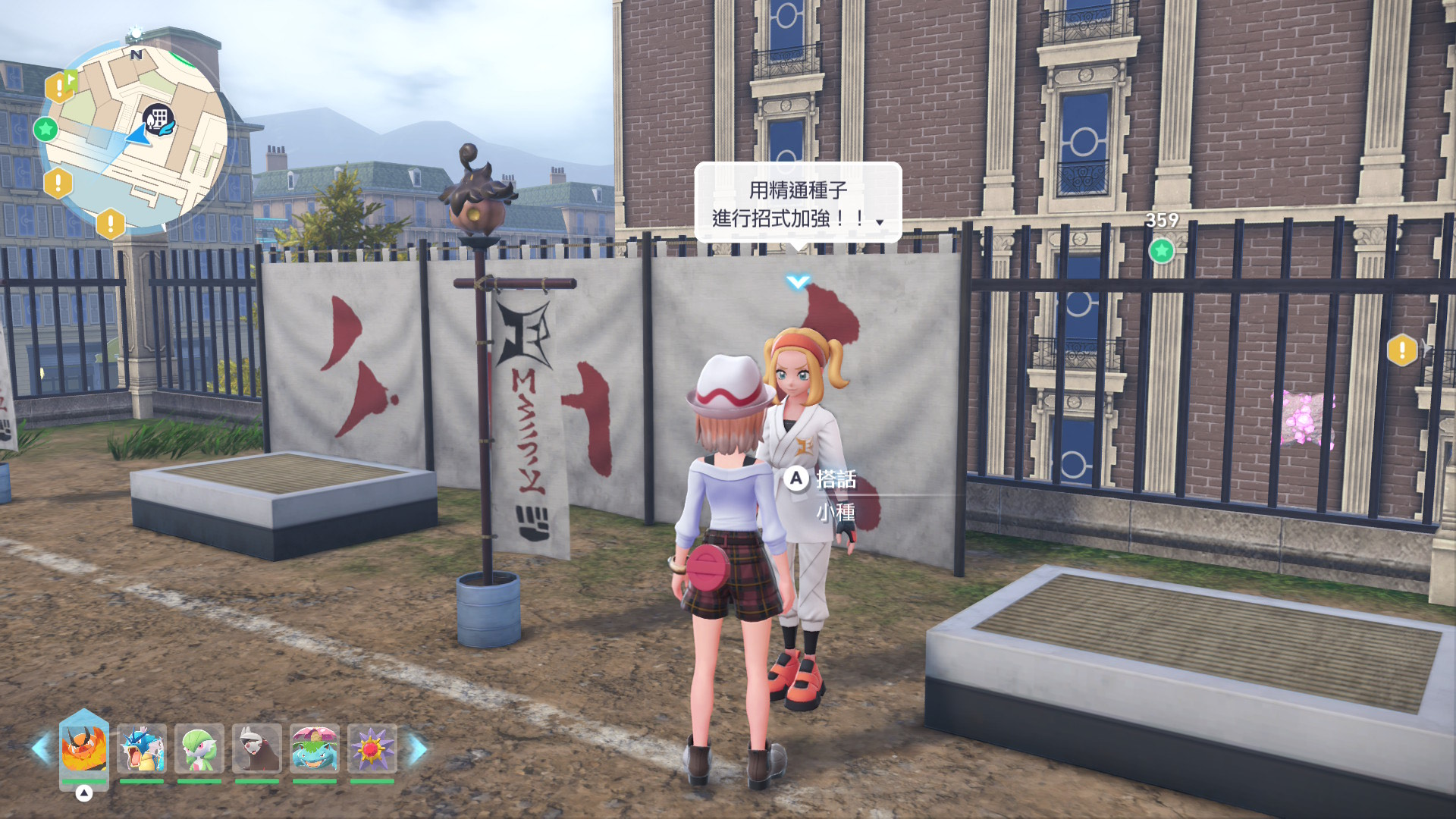Select Emboar in the party bar

tap(83, 748)
